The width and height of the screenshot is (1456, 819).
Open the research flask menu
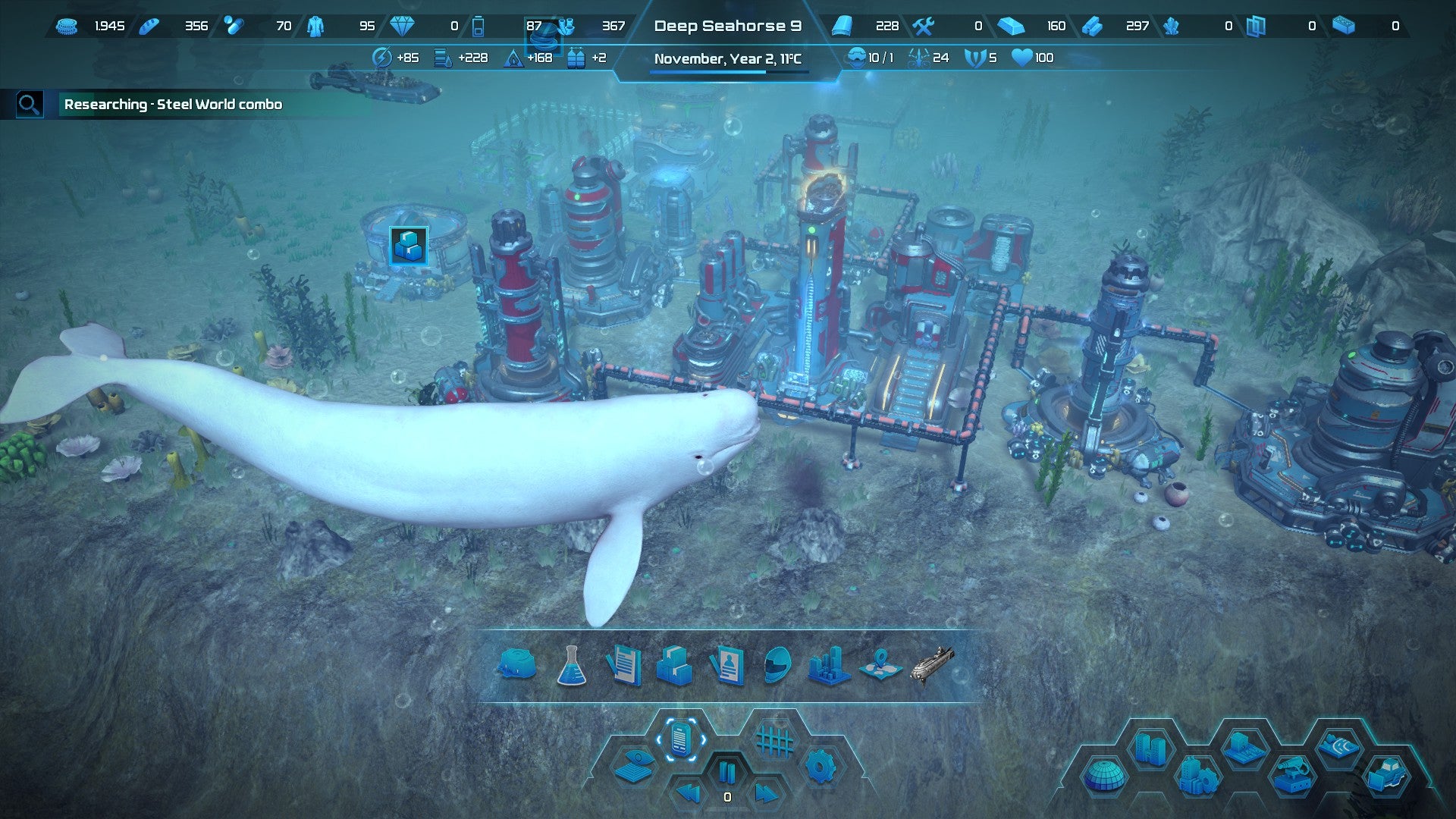point(571,667)
